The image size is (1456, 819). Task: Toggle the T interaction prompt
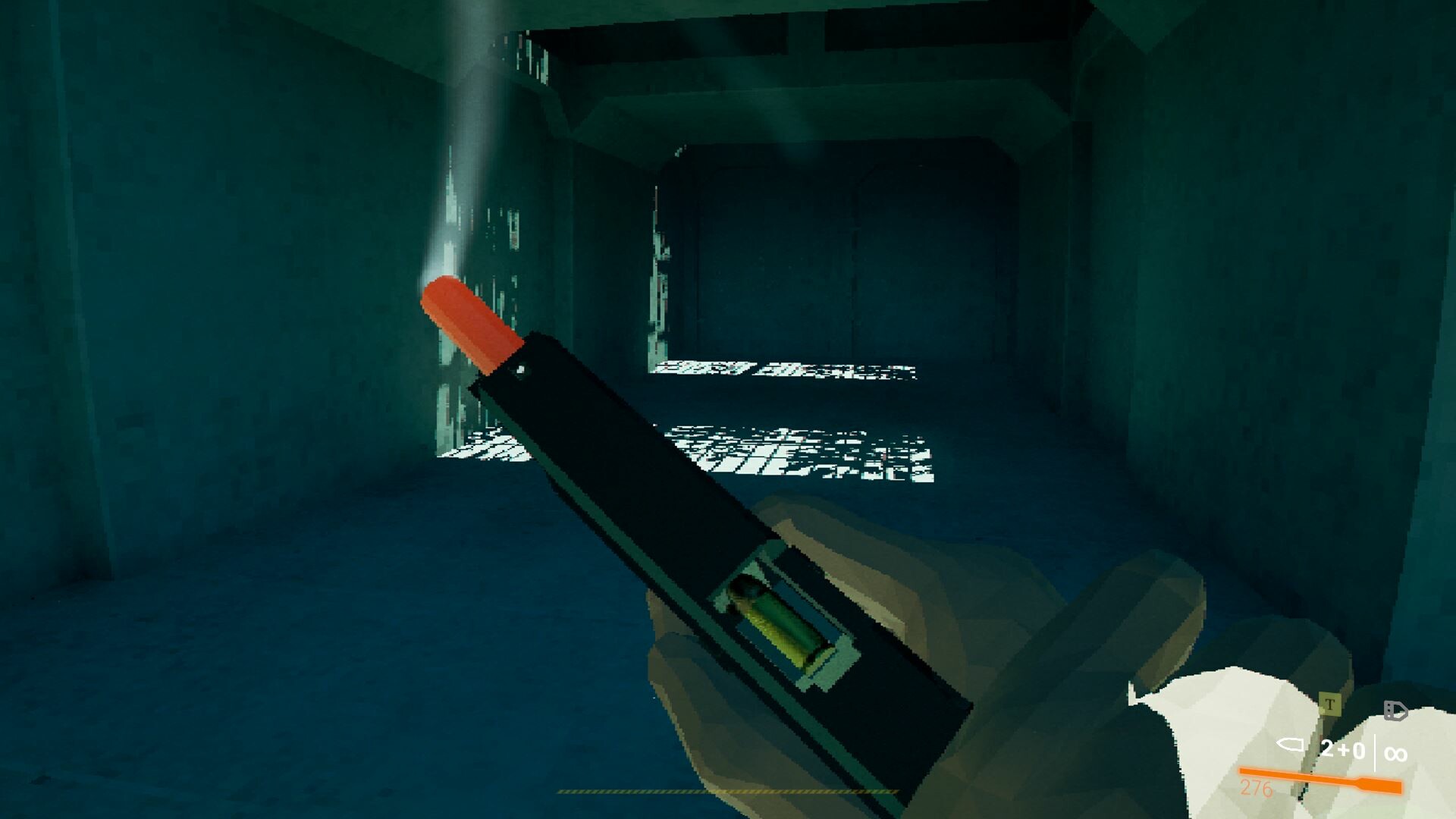1330,704
